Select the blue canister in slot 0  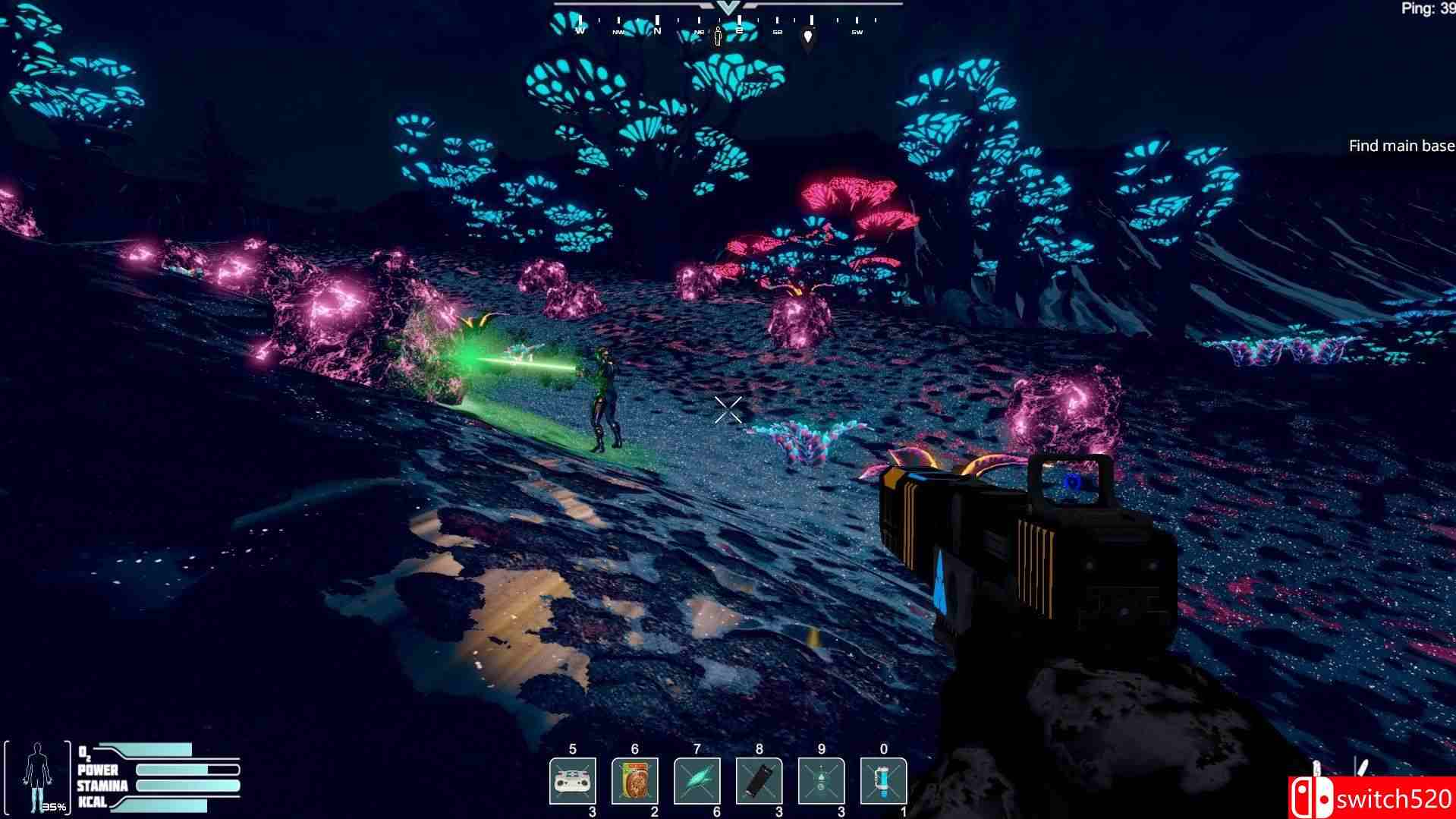(x=883, y=780)
